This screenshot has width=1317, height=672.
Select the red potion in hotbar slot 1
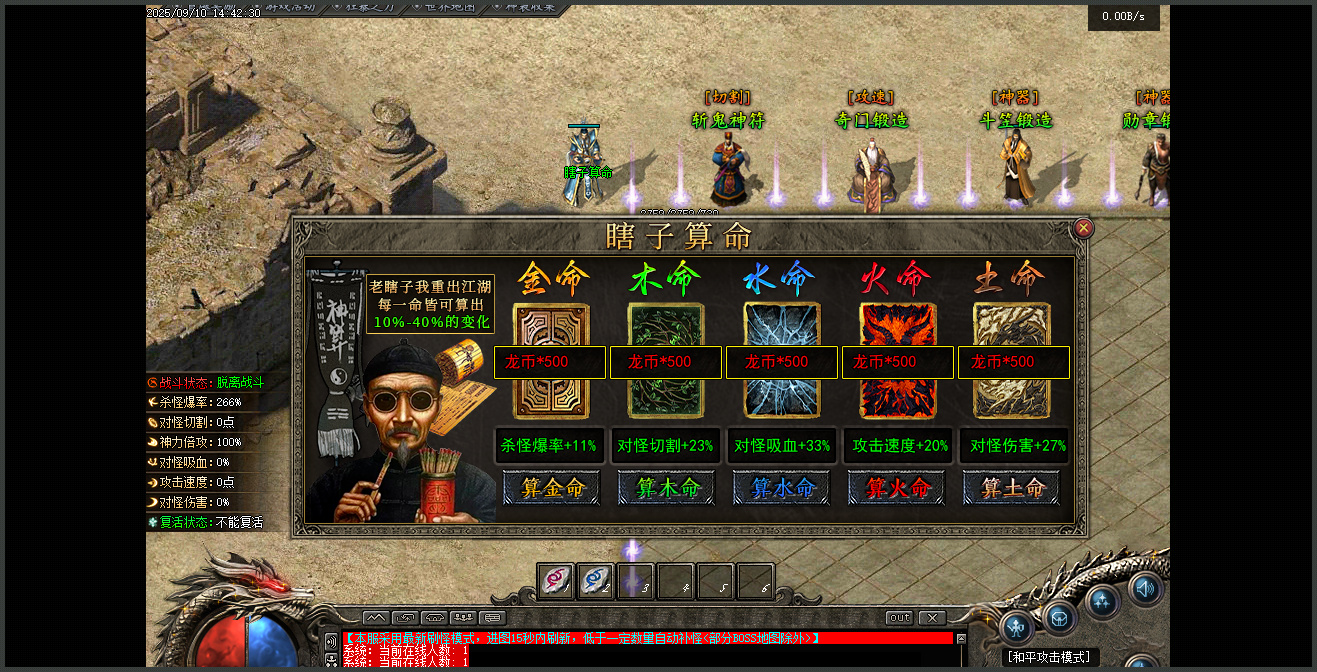556,581
